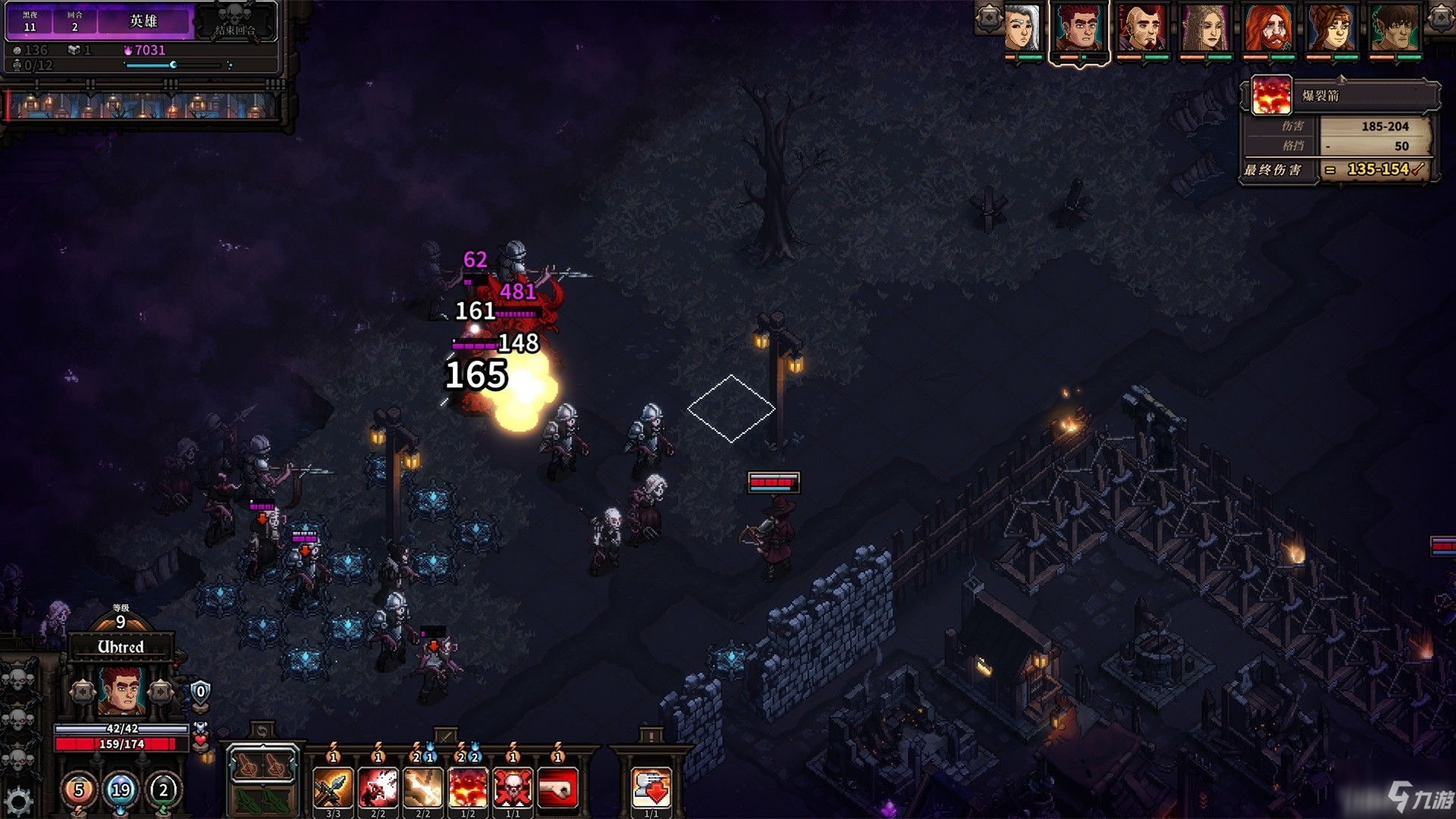Open settings with the gear icon
The width and height of the screenshot is (1456, 819).
click(x=18, y=801)
